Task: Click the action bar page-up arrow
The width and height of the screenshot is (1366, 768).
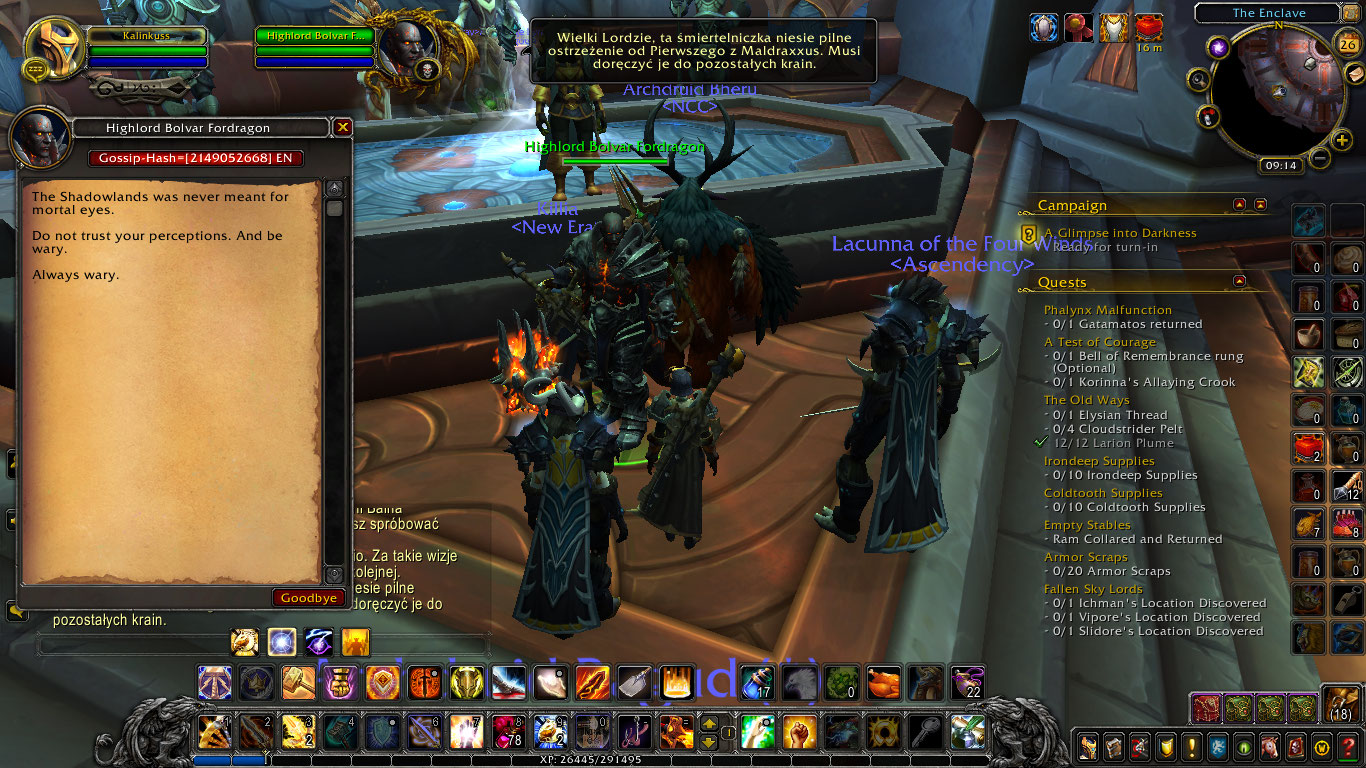Action: (709, 723)
